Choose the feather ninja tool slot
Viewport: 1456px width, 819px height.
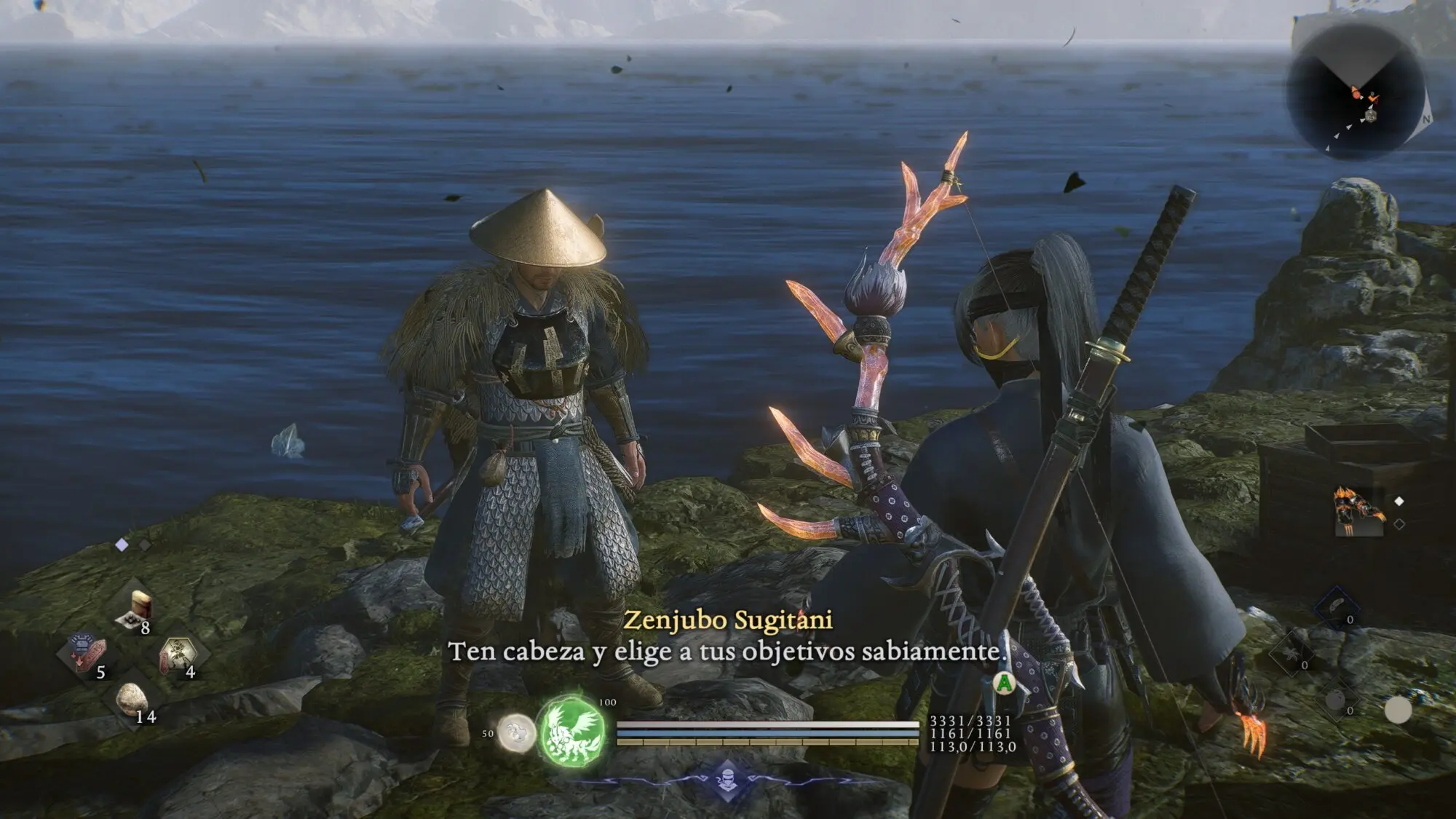pyautogui.click(x=1337, y=607)
